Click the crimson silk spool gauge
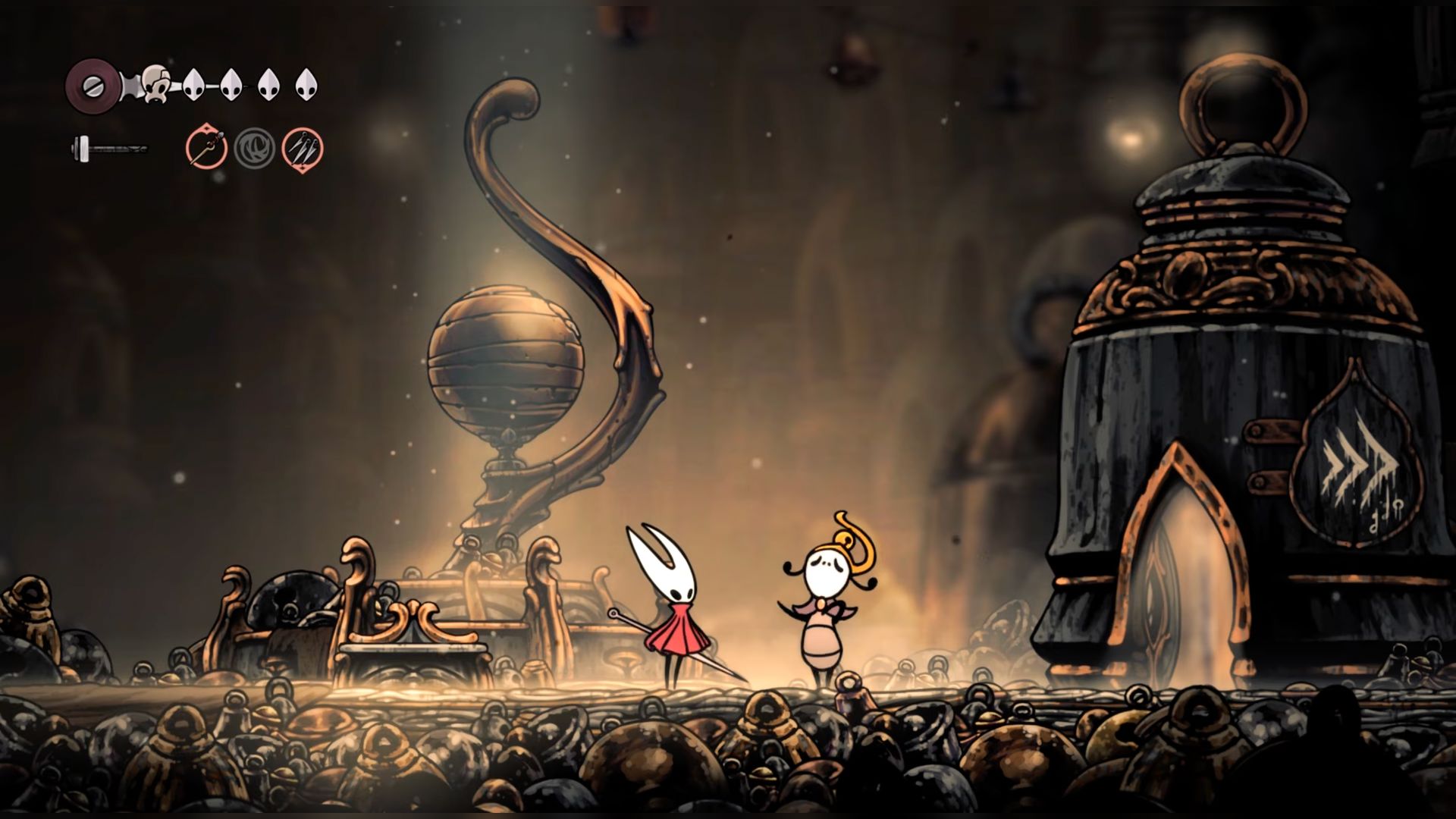The height and width of the screenshot is (819, 1456). (x=92, y=84)
